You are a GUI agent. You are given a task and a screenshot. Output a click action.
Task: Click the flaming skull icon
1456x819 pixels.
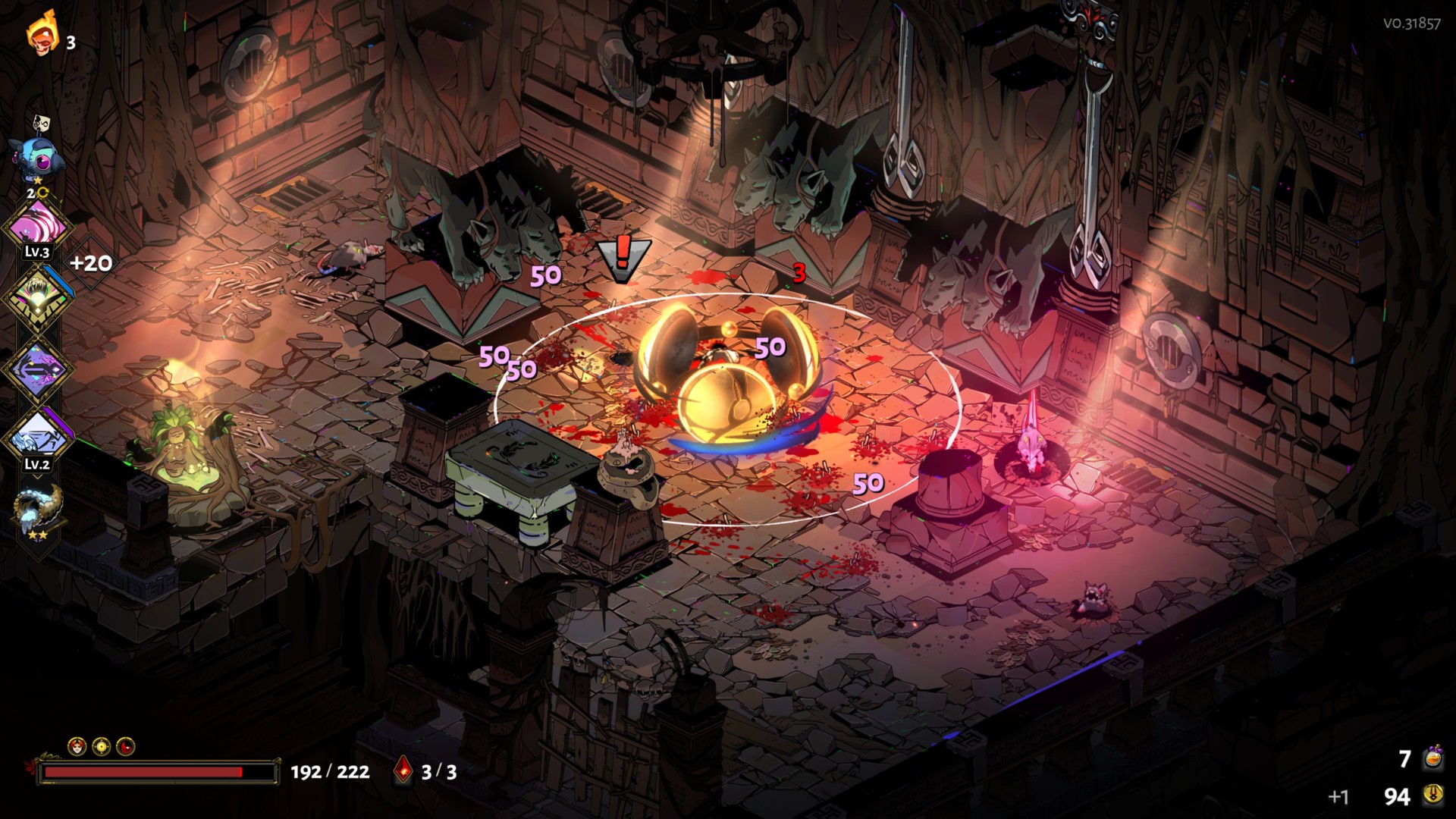point(42,35)
